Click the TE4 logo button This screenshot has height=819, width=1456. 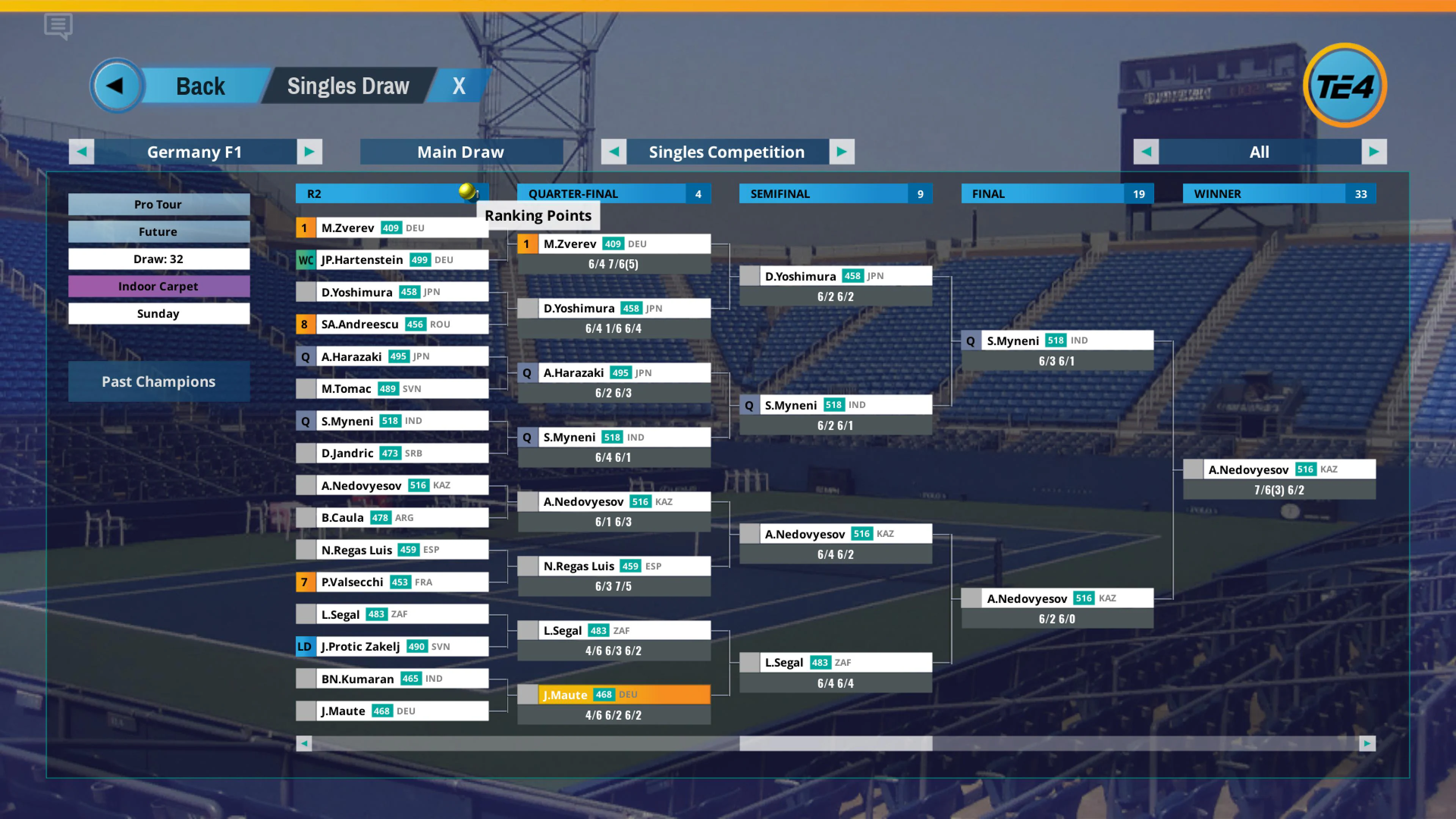1345,86
